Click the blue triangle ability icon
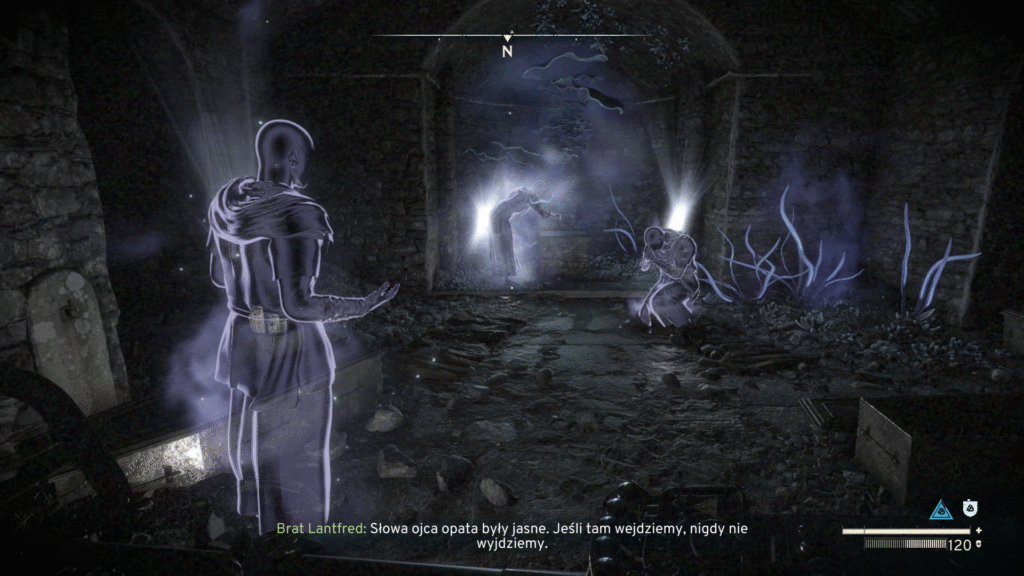1024x576 pixels. tap(940, 510)
